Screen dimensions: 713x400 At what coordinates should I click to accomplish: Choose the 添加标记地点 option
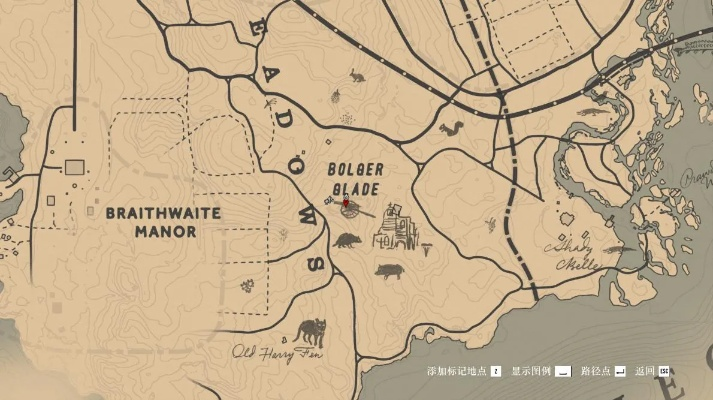pyautogui.click(x=463, y=371)
